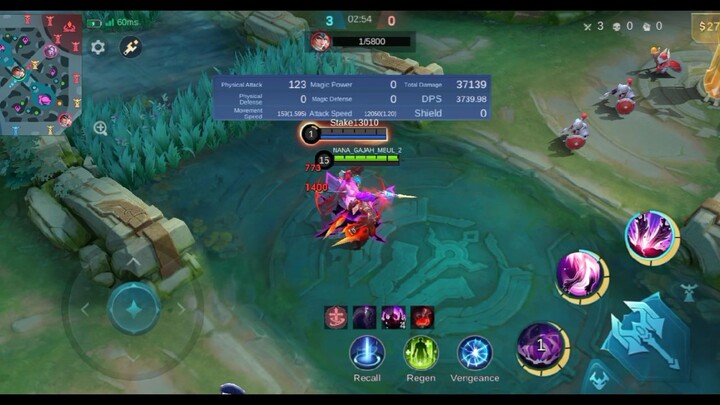720x405 pixels.
Task: Tap the attack-minion button below the axe
Action: point(598,379)
